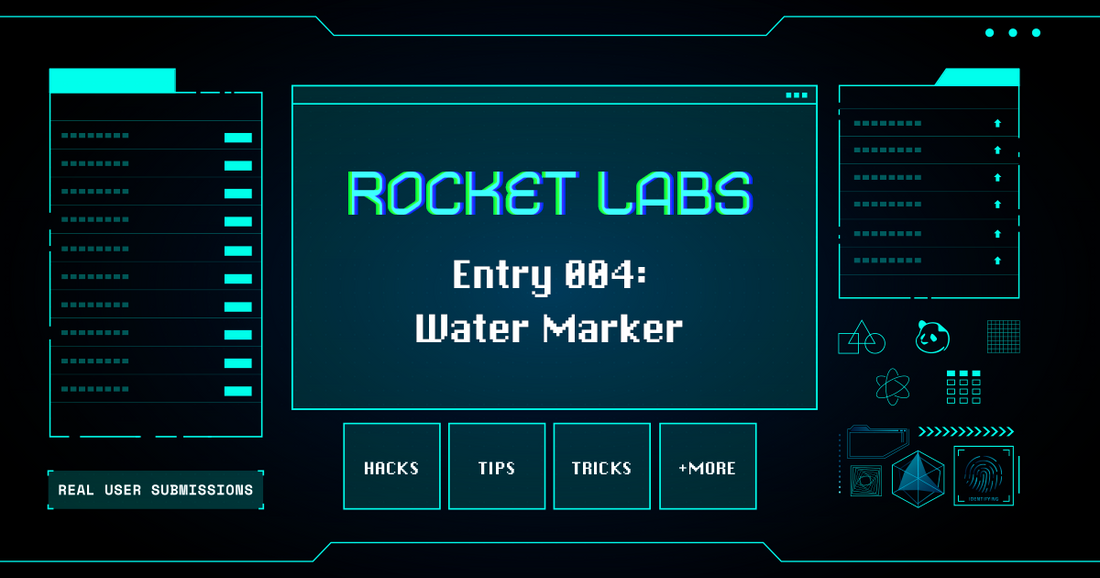Open the HACKS tile
This screenshot has width=1100, height=578.
click(x=391, y=467)
